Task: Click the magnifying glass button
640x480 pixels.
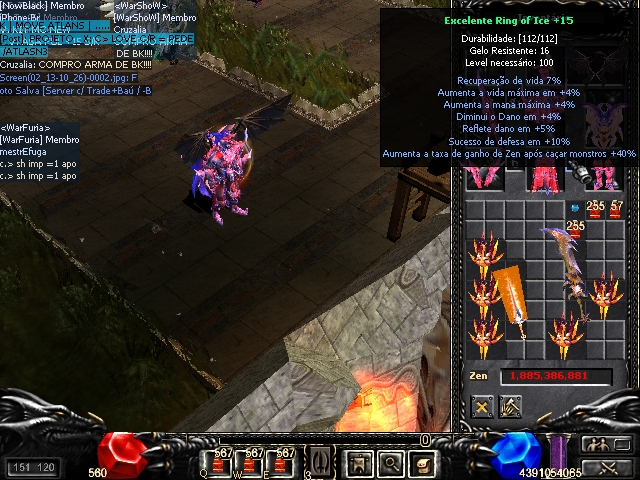Action: coord(391,463)
